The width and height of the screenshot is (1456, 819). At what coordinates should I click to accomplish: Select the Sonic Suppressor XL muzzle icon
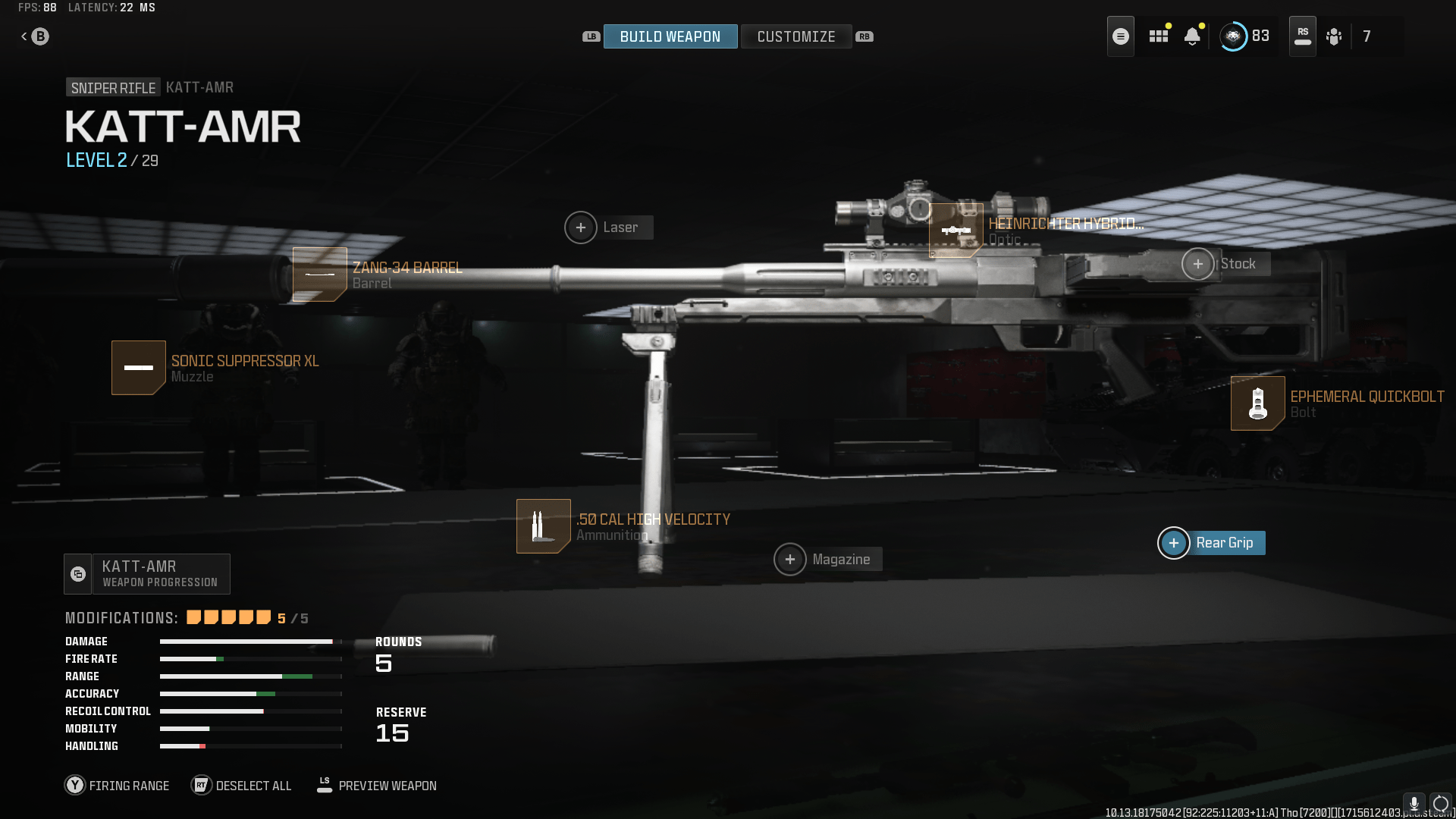(x=139, y=368)
